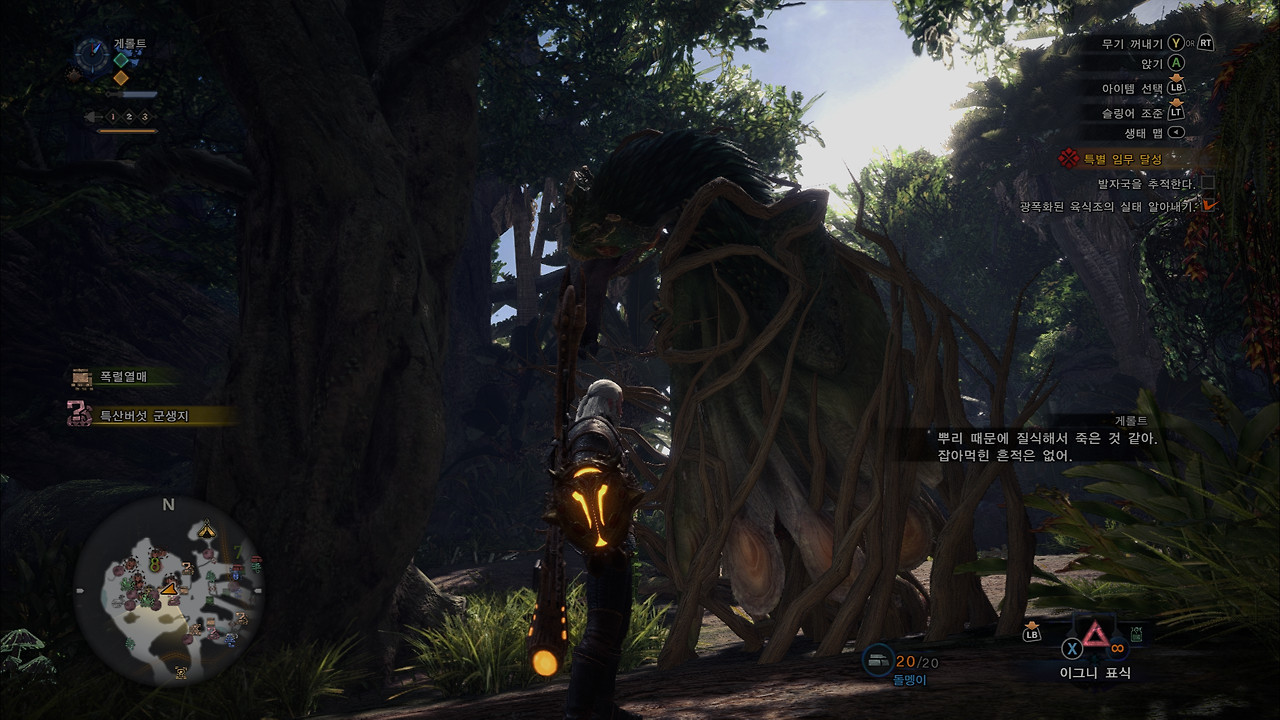Viewport: 1280px width, 720px height.
Task: Toggle the checked 육식초의 실태 알아내기 objective box
Action: (1208, 206)
